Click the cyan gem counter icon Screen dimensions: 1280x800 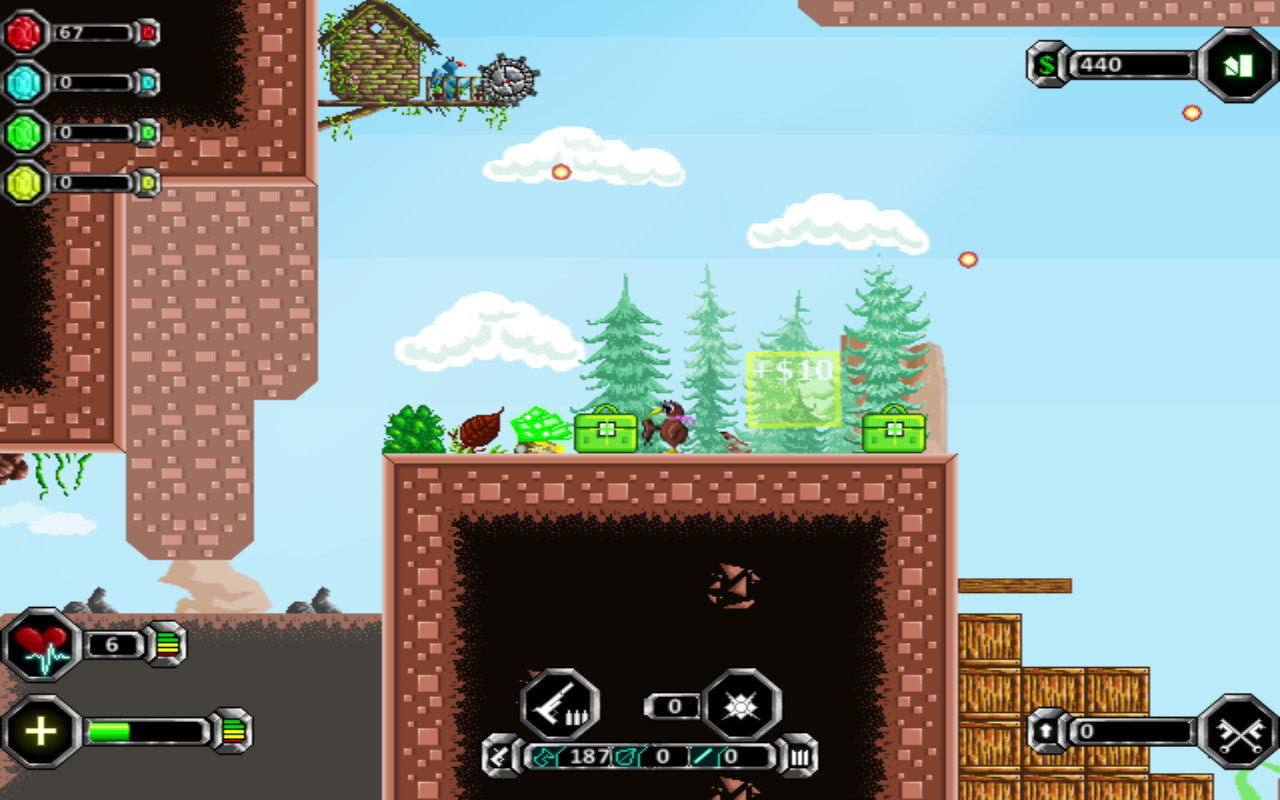pos(22,82)
